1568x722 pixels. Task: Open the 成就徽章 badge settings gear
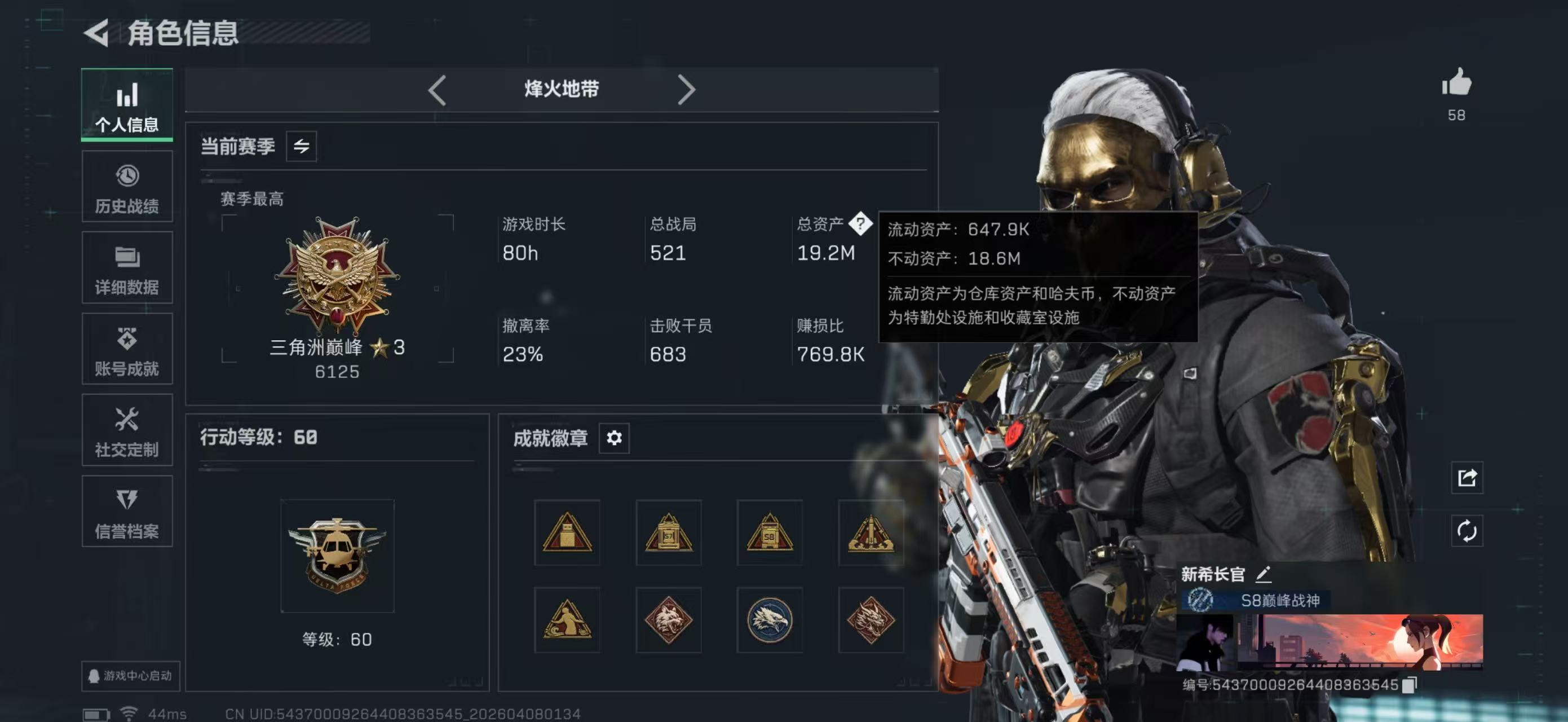click(614, 438)
